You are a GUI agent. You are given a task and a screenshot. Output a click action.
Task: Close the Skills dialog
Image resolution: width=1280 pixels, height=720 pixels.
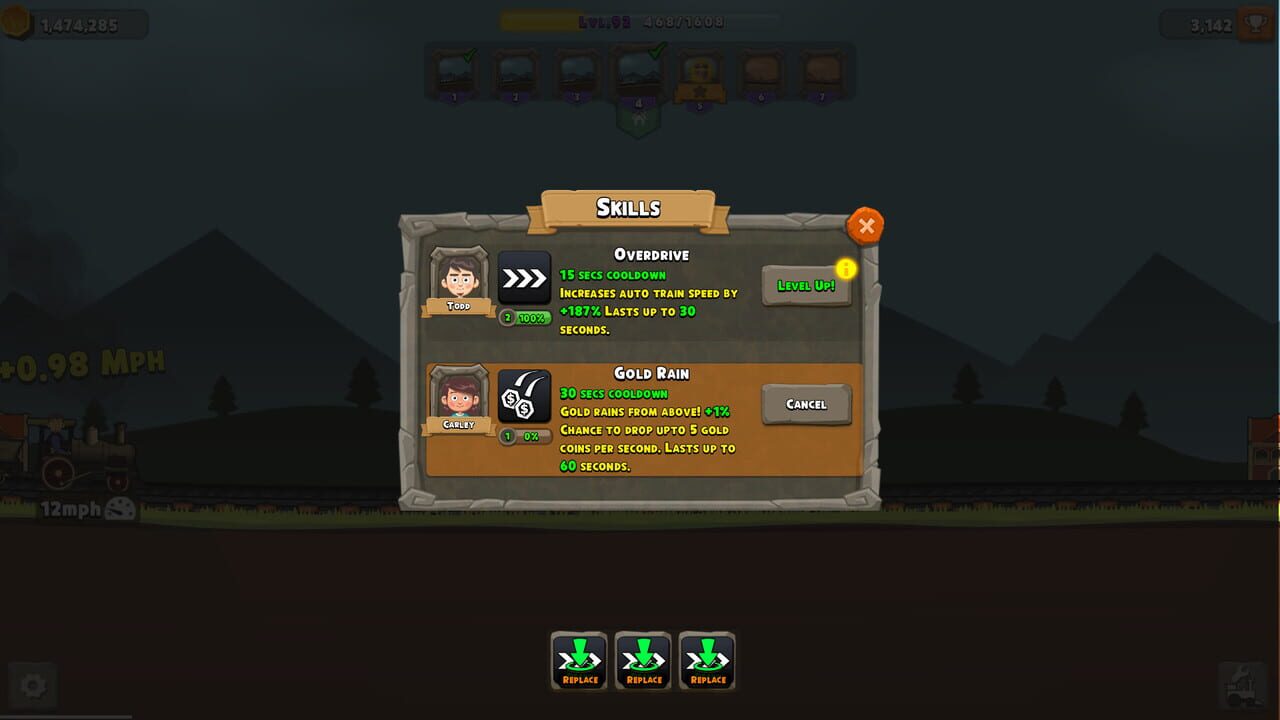point(865,225)
